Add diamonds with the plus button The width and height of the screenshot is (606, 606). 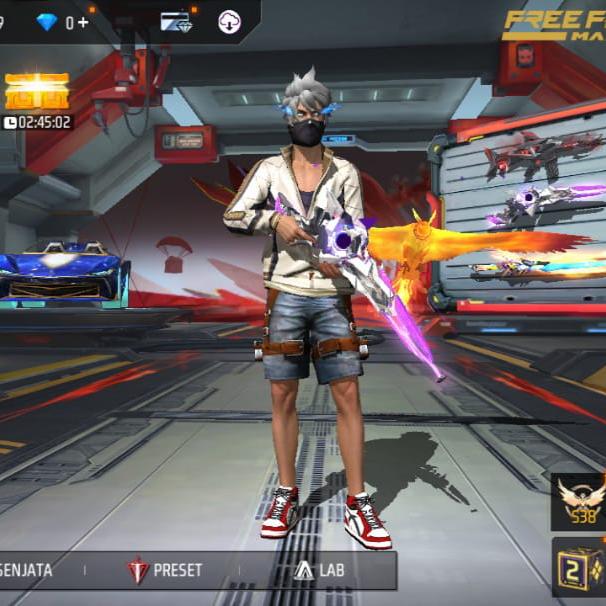(83, 22)
